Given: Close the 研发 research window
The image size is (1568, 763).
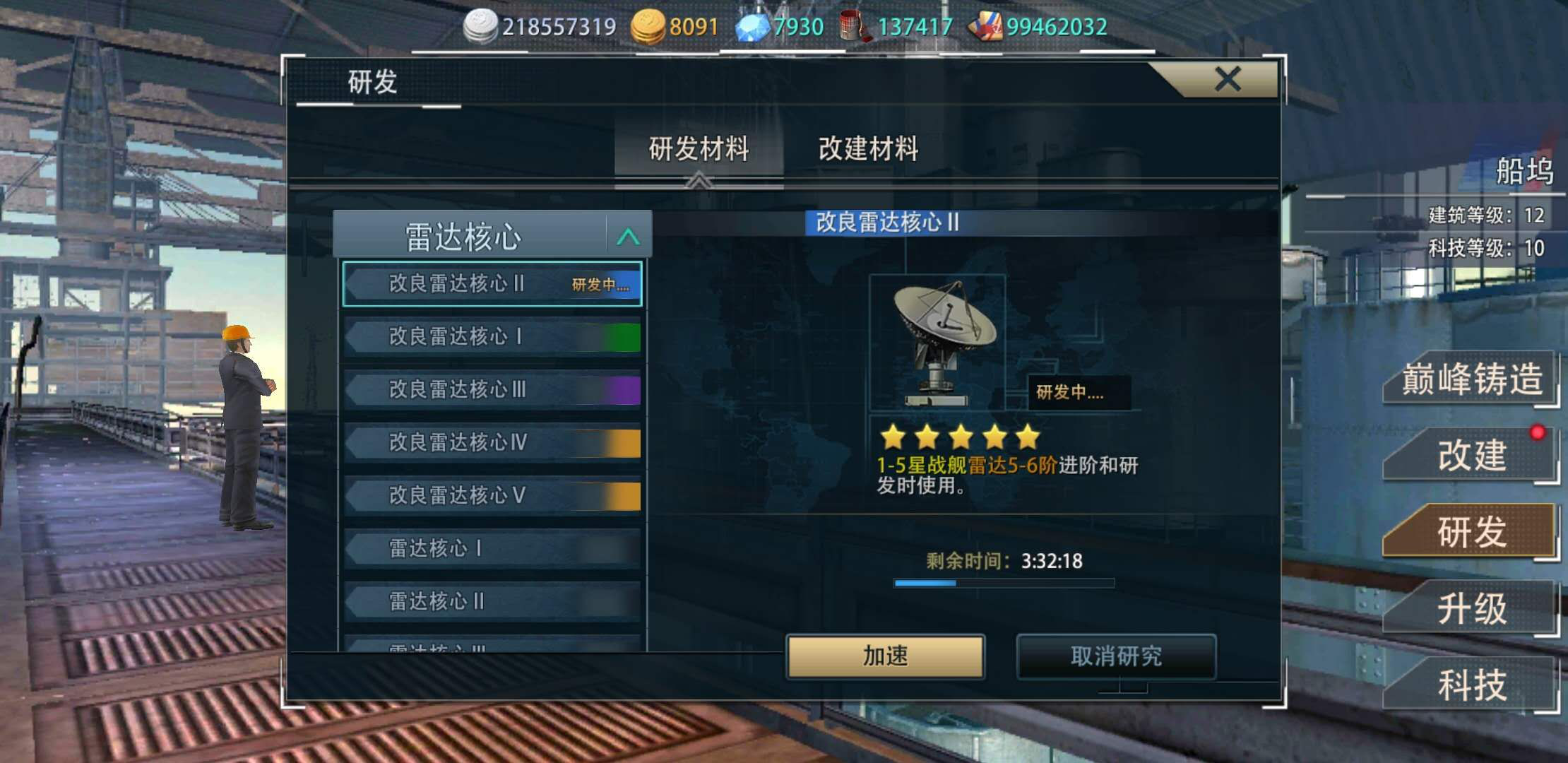Looking at the screenshot, I should click(1228, 79).
